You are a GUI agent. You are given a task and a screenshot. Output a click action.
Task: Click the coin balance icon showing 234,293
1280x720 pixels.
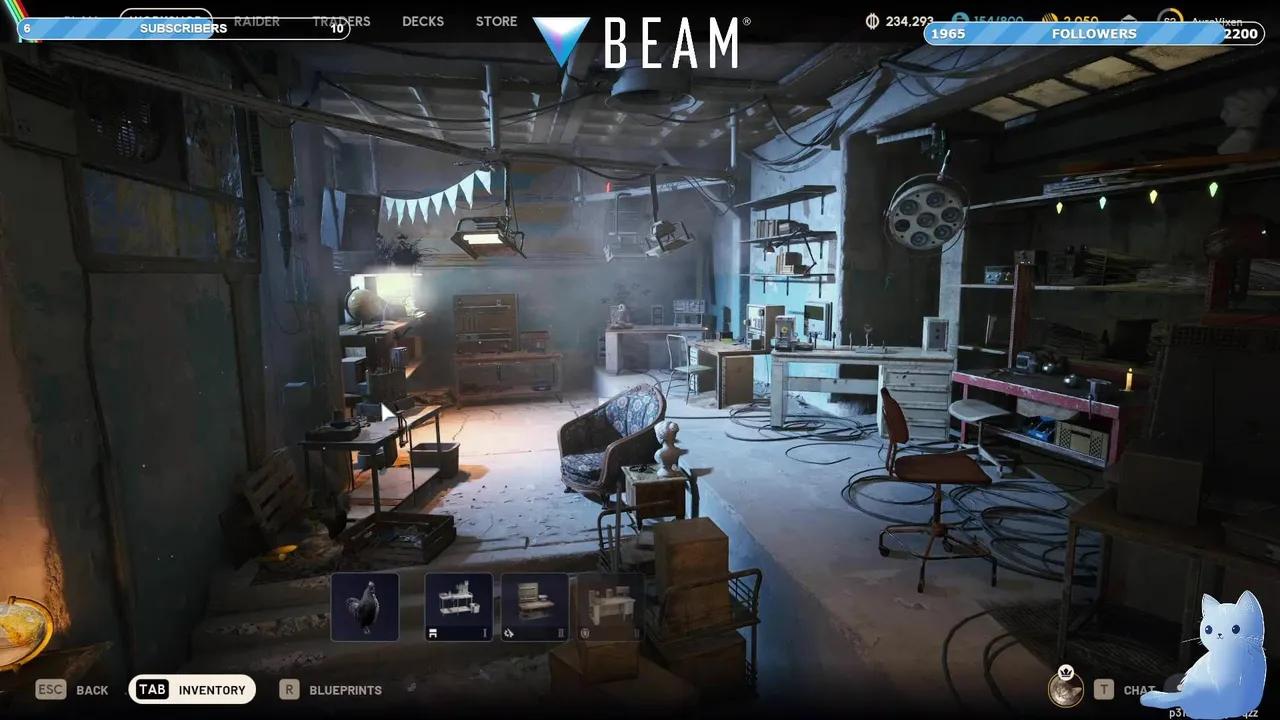pyautogui.click(x=873, y=19)
